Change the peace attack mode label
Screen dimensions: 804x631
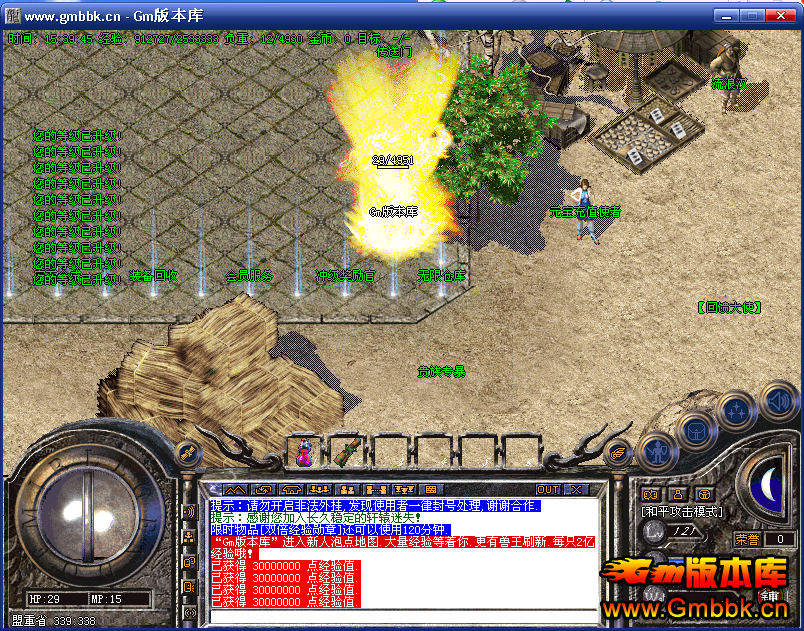682,511
